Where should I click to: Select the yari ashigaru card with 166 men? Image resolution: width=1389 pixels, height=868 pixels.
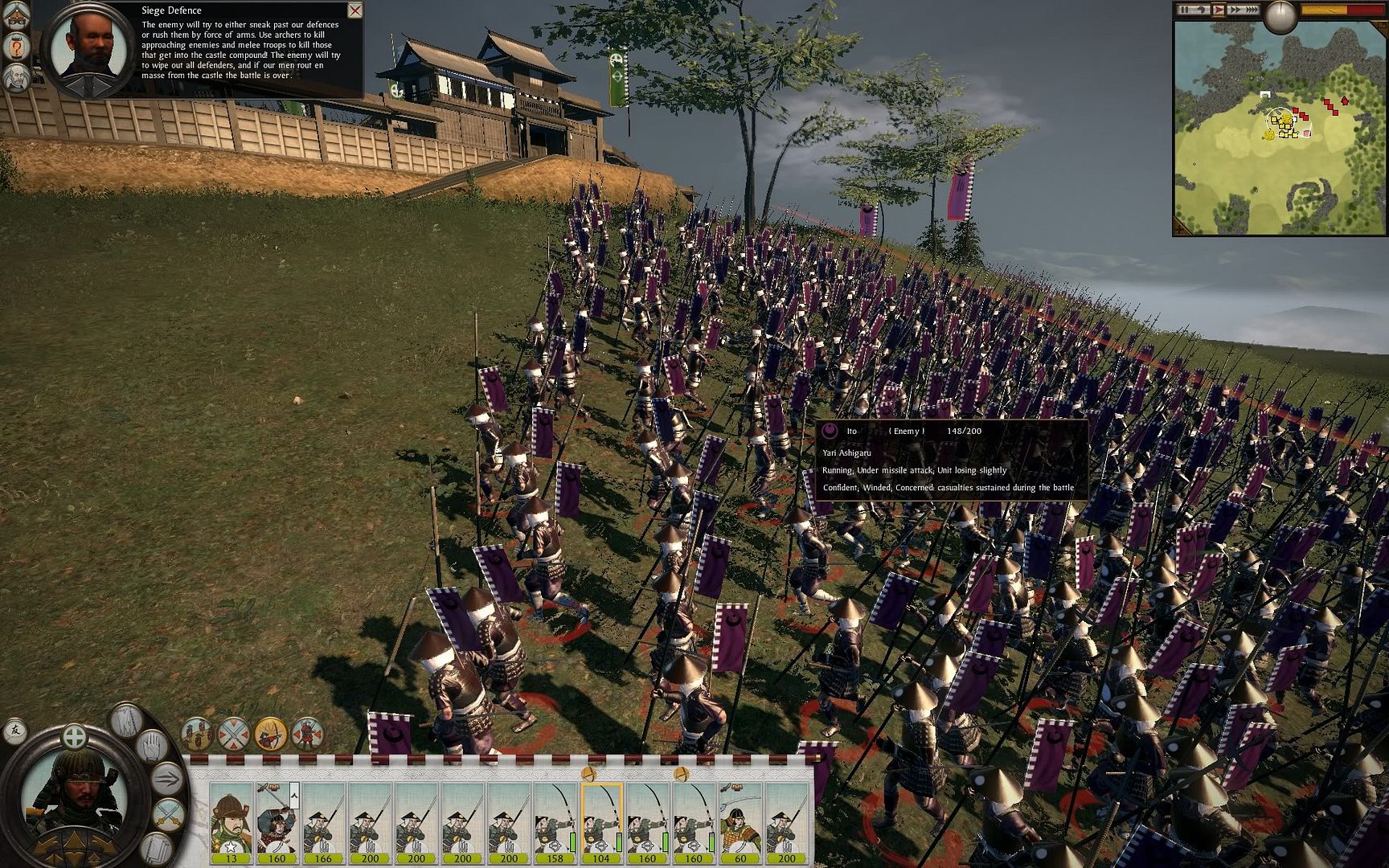(323, 821)
